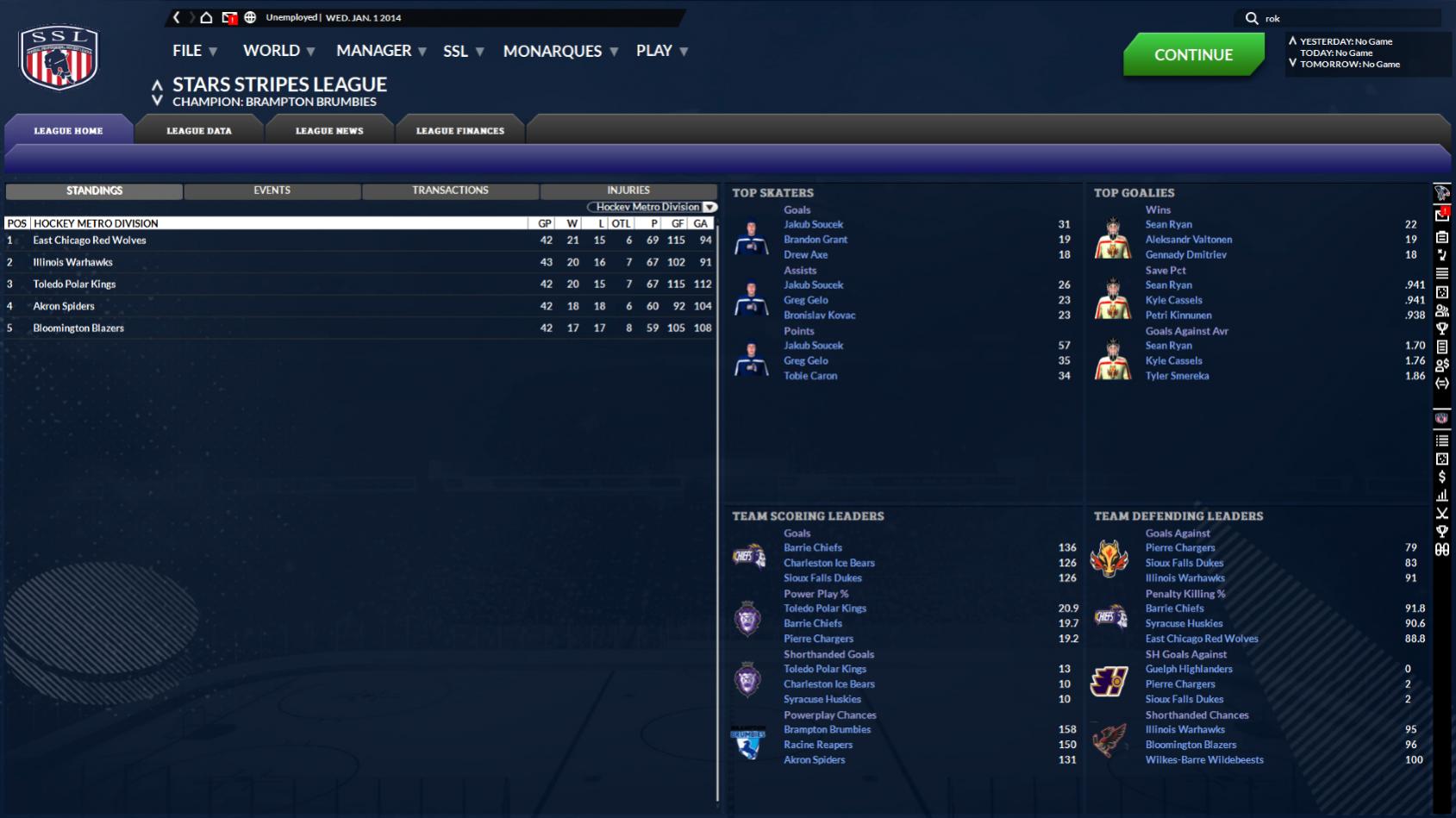Open Toledo Polar Kings in standings
Viewport: 1456px width, 818px height.
74,284
